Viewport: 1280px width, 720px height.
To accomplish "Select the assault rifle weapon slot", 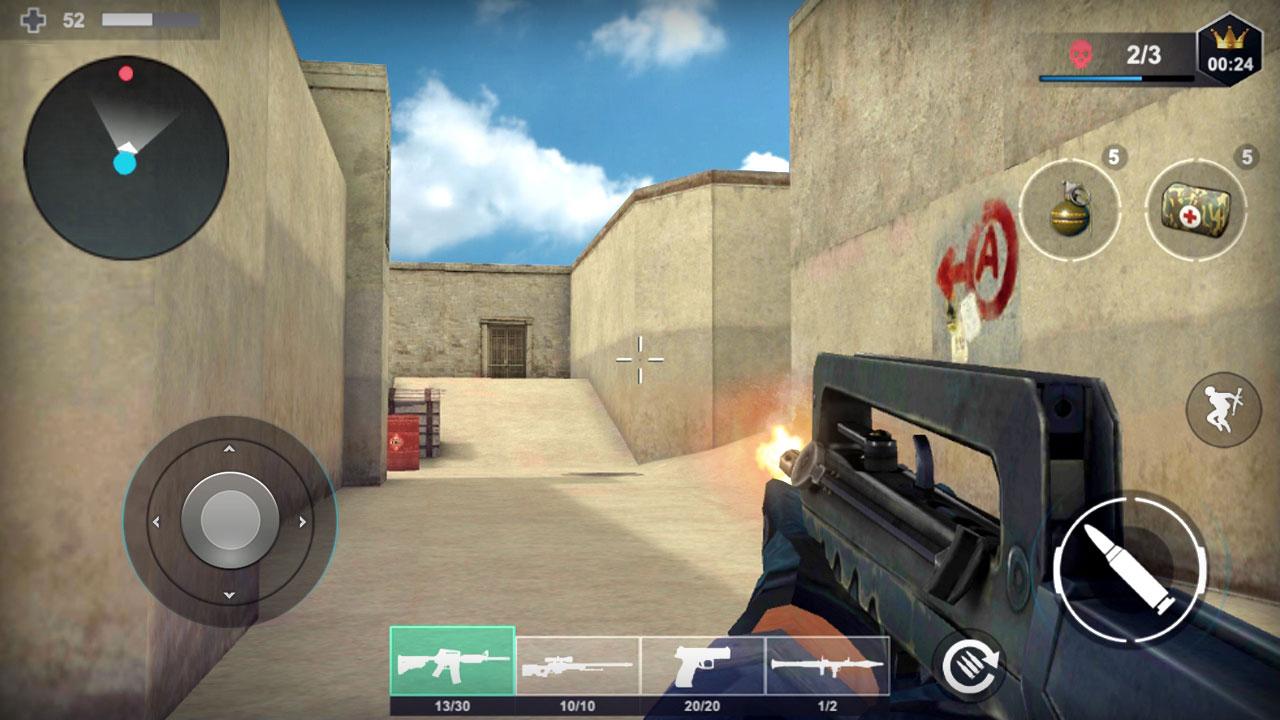I will click(x=452, y=662).
